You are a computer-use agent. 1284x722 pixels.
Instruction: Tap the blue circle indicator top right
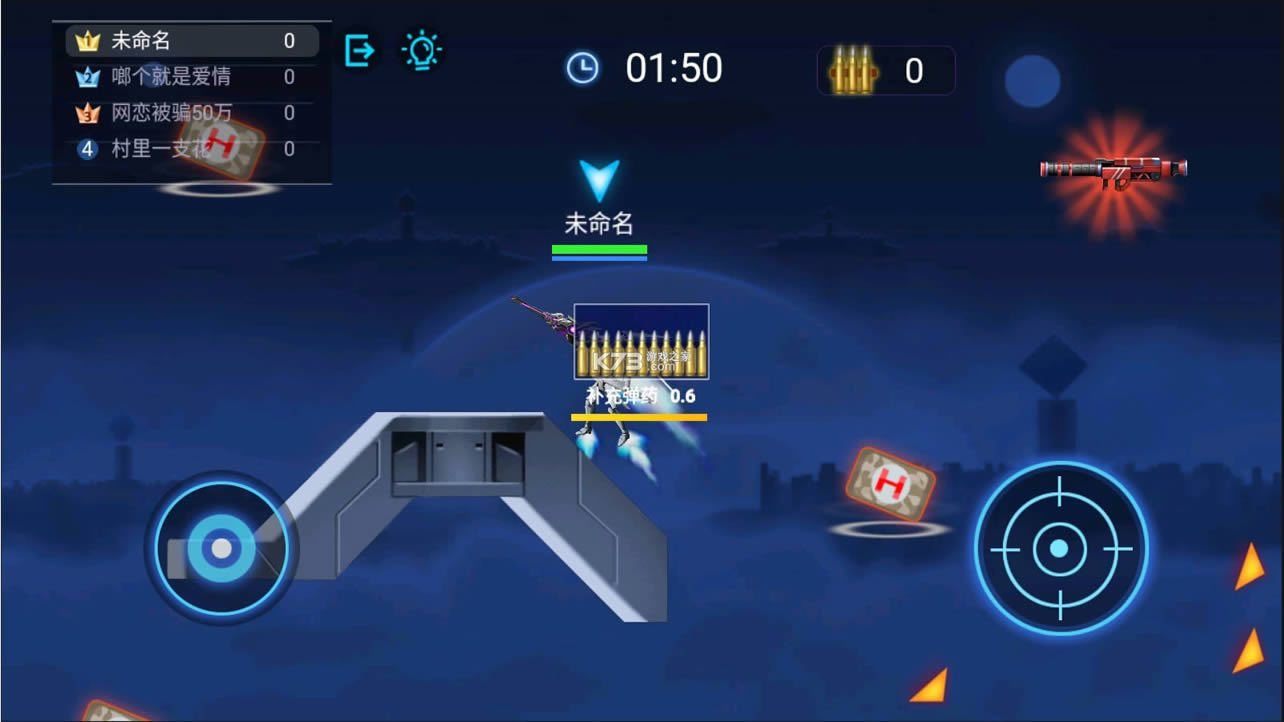pos(1034,81)
